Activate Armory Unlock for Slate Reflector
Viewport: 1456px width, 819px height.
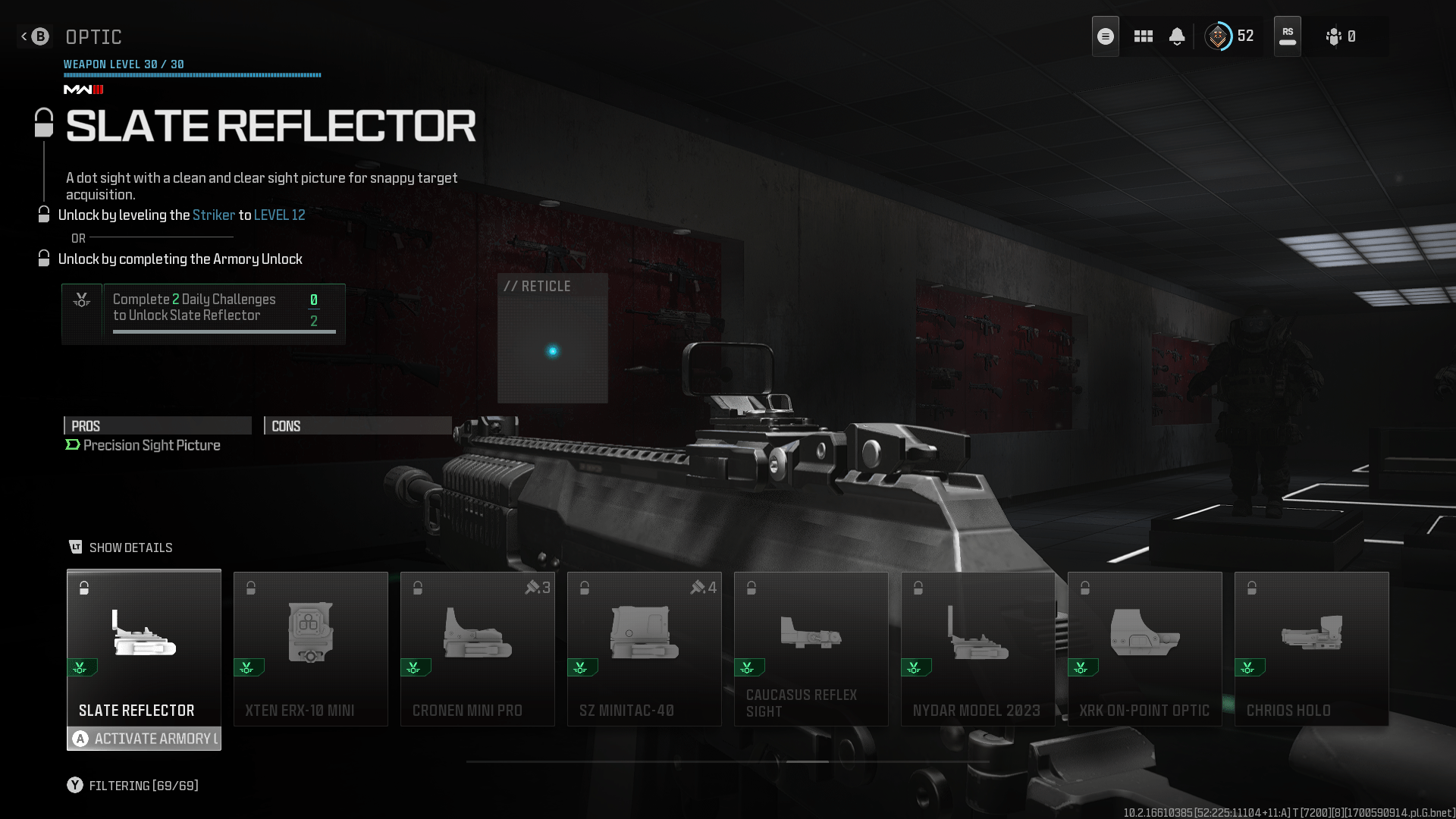coord(144,738)
